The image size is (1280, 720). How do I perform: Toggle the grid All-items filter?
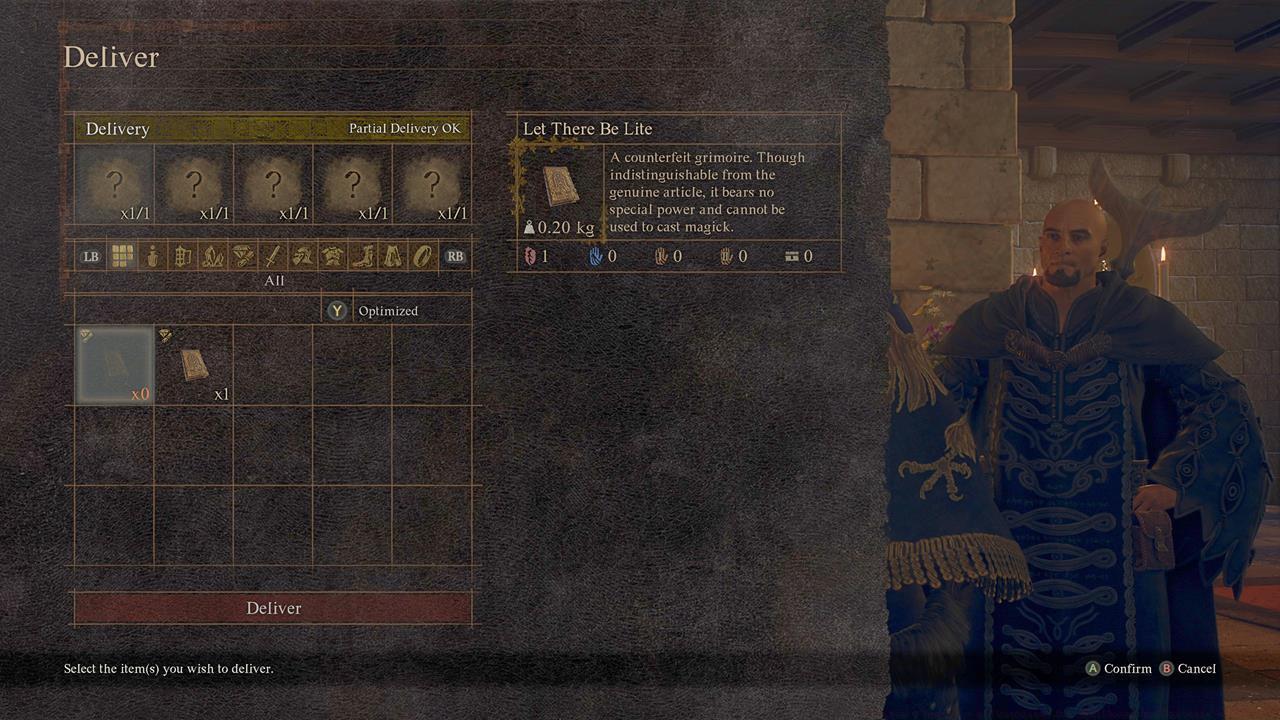tap(123, 257)
